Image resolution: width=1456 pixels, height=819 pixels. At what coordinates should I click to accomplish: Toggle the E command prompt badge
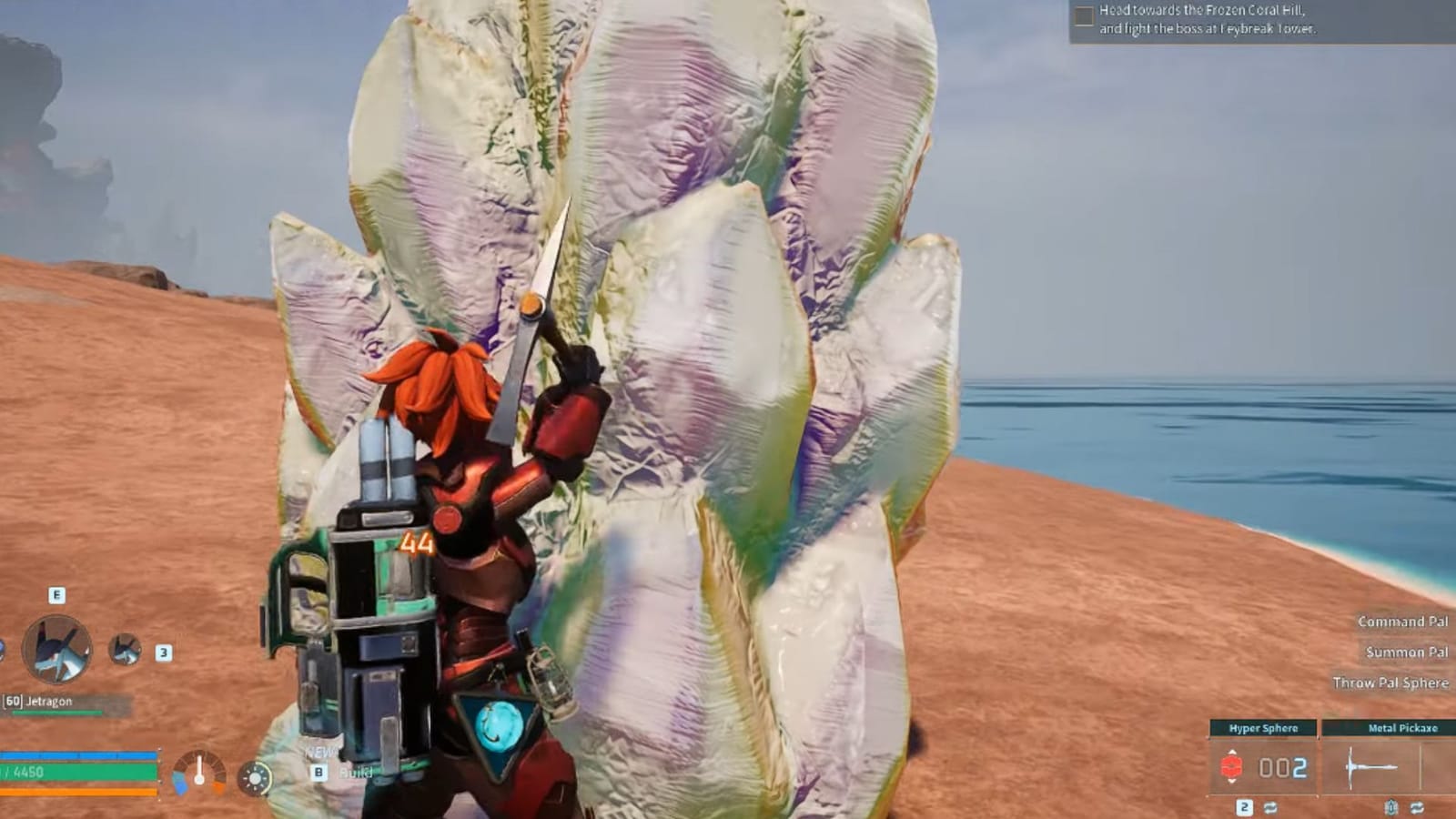click(56, 595)
